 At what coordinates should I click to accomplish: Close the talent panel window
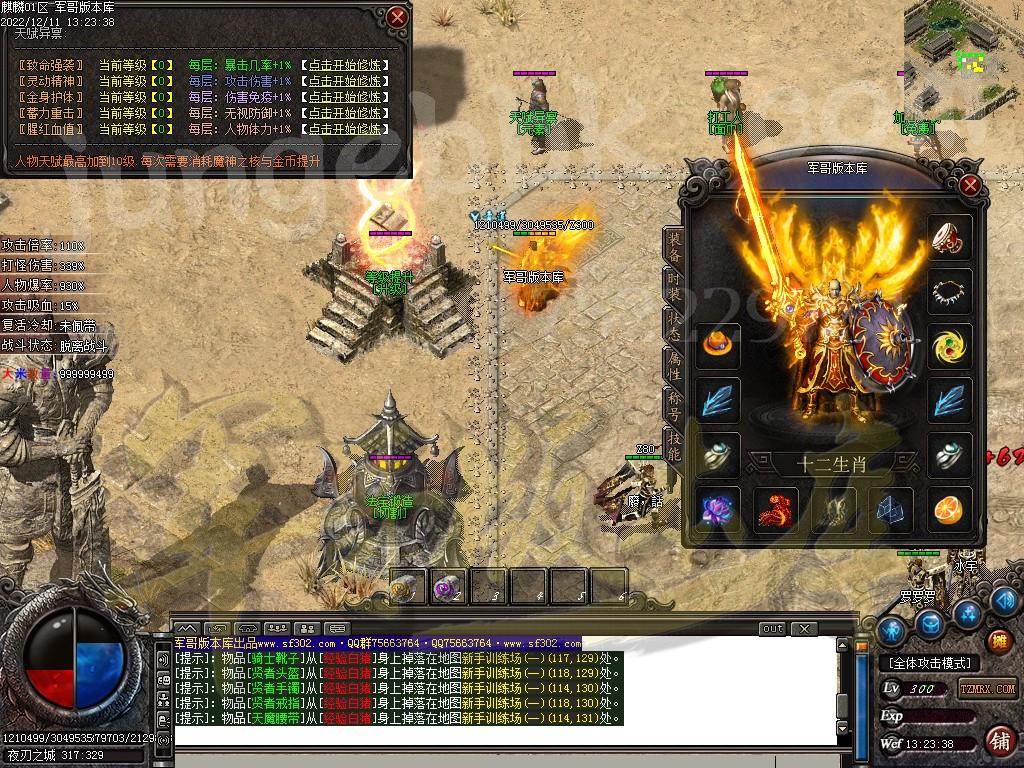398,17
